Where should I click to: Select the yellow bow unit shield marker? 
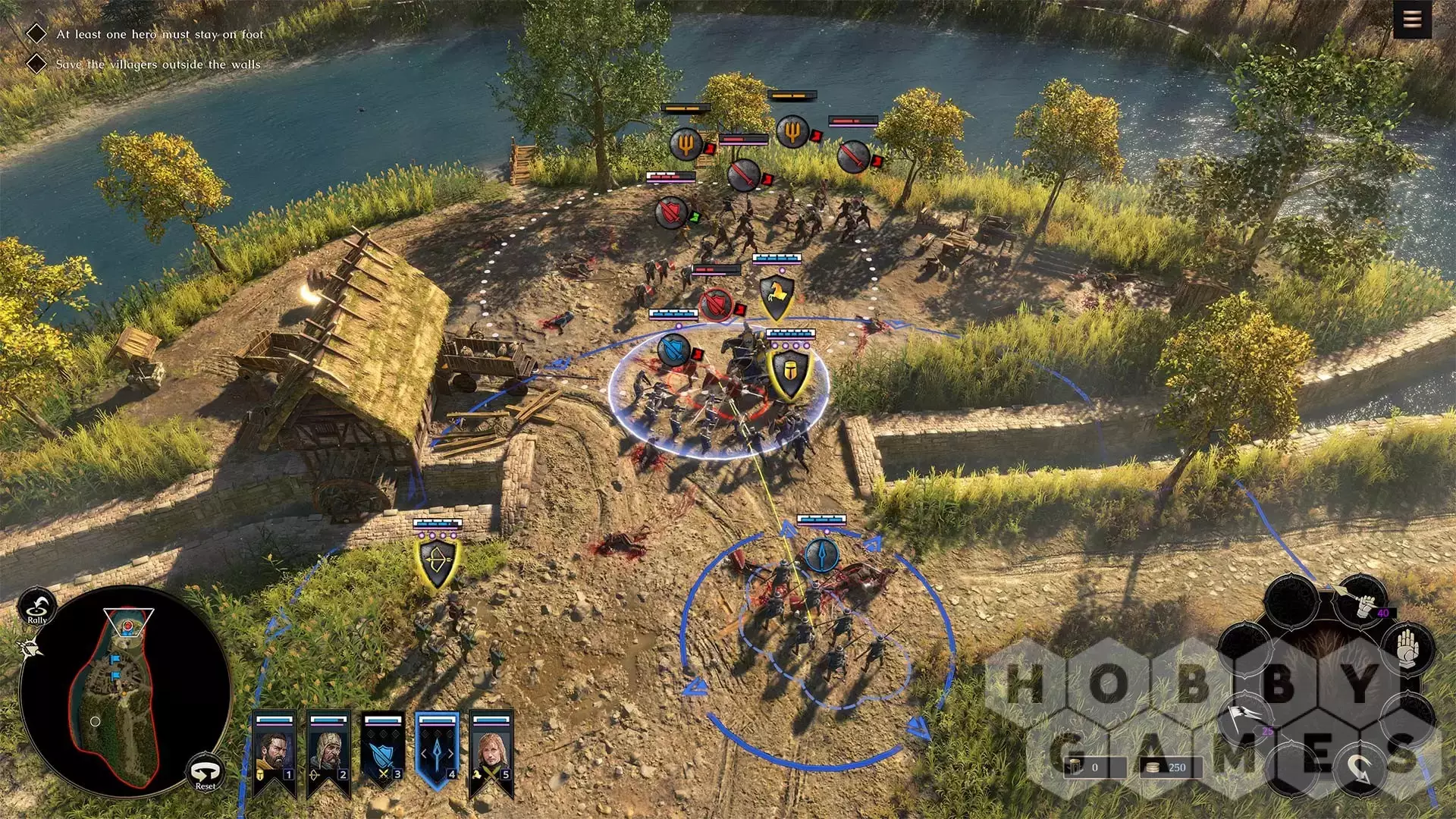(x=438, y=563)
